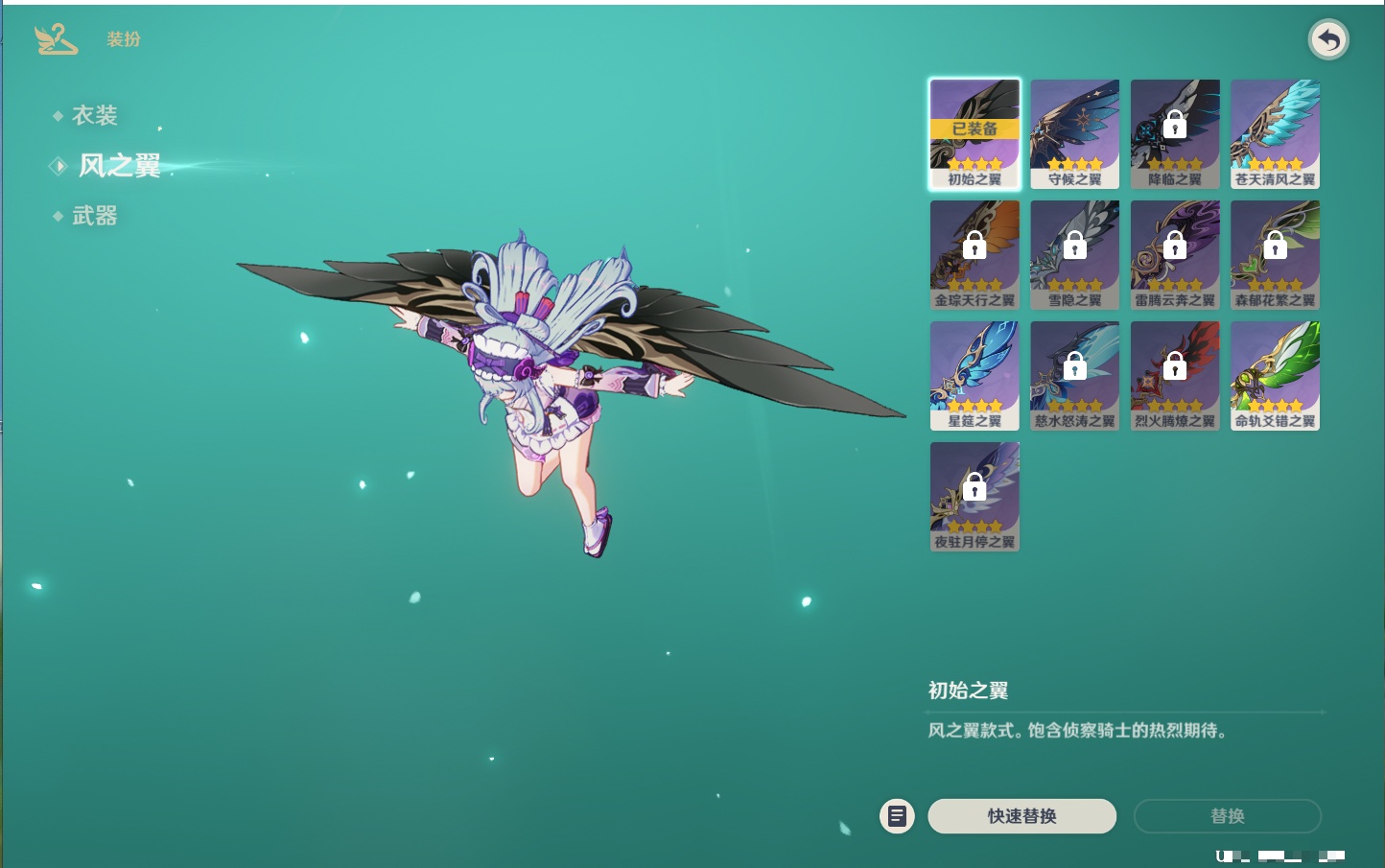1385x868 pixels.
Task: Click the locked 森郁花繁之翼 glider
Action: point(1275,255)
